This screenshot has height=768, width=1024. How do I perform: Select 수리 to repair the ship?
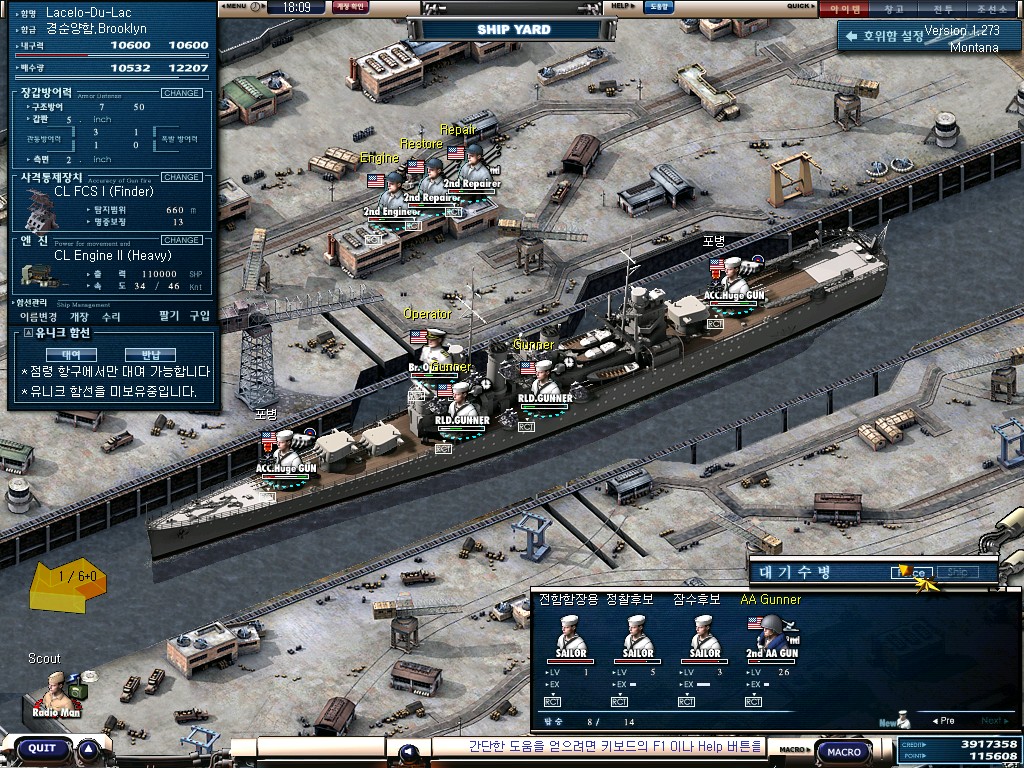coord(110,316)
